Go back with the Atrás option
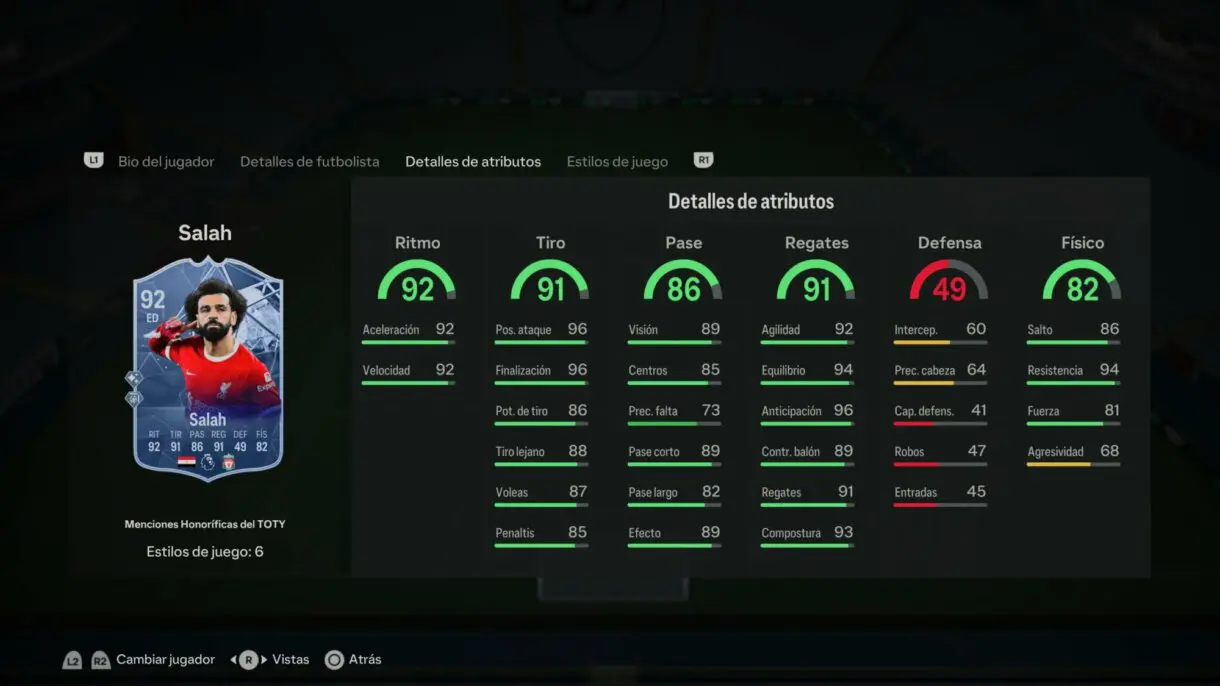The width and height of the screenshot is (1220, 686). (364, 660)
